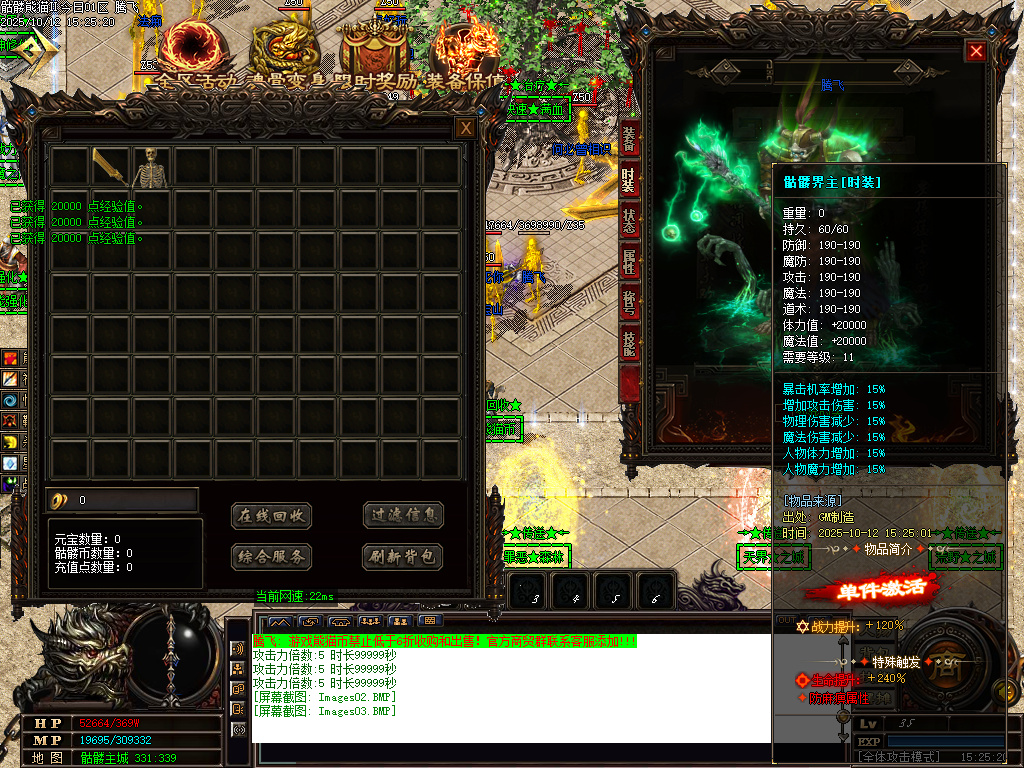Open the 综合服务 general services menu
Viewport: 1024px width, 768px height.
pos(271,557)
